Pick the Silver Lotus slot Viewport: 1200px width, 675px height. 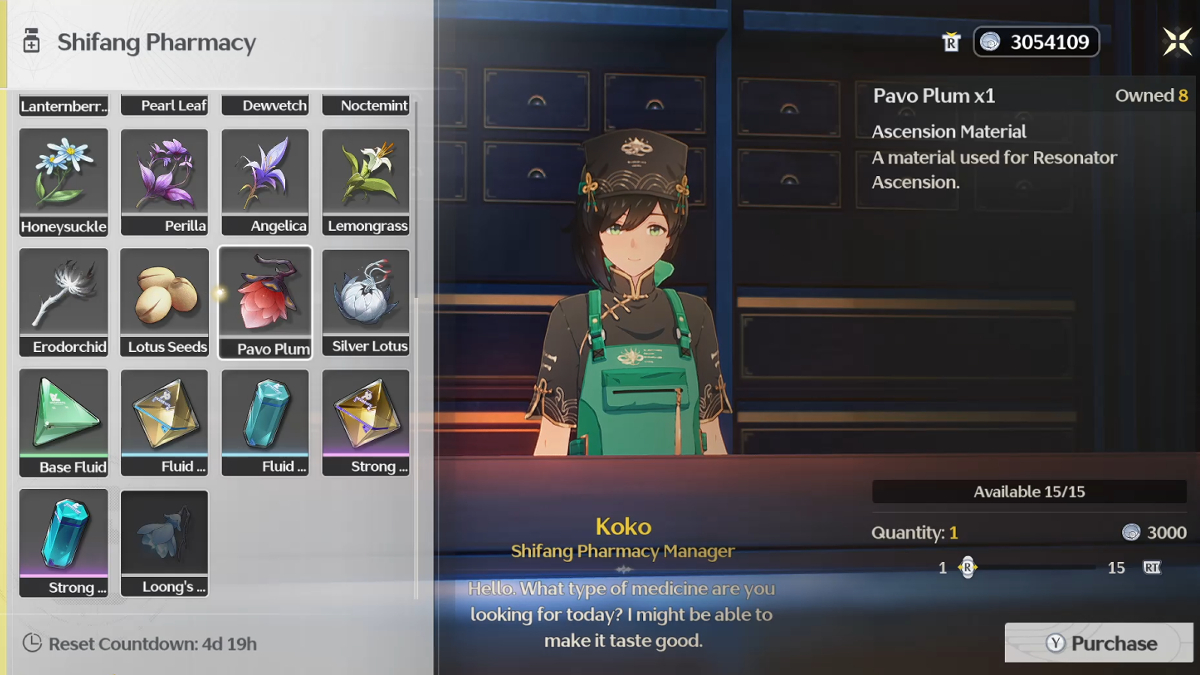(x=366, y=302)
